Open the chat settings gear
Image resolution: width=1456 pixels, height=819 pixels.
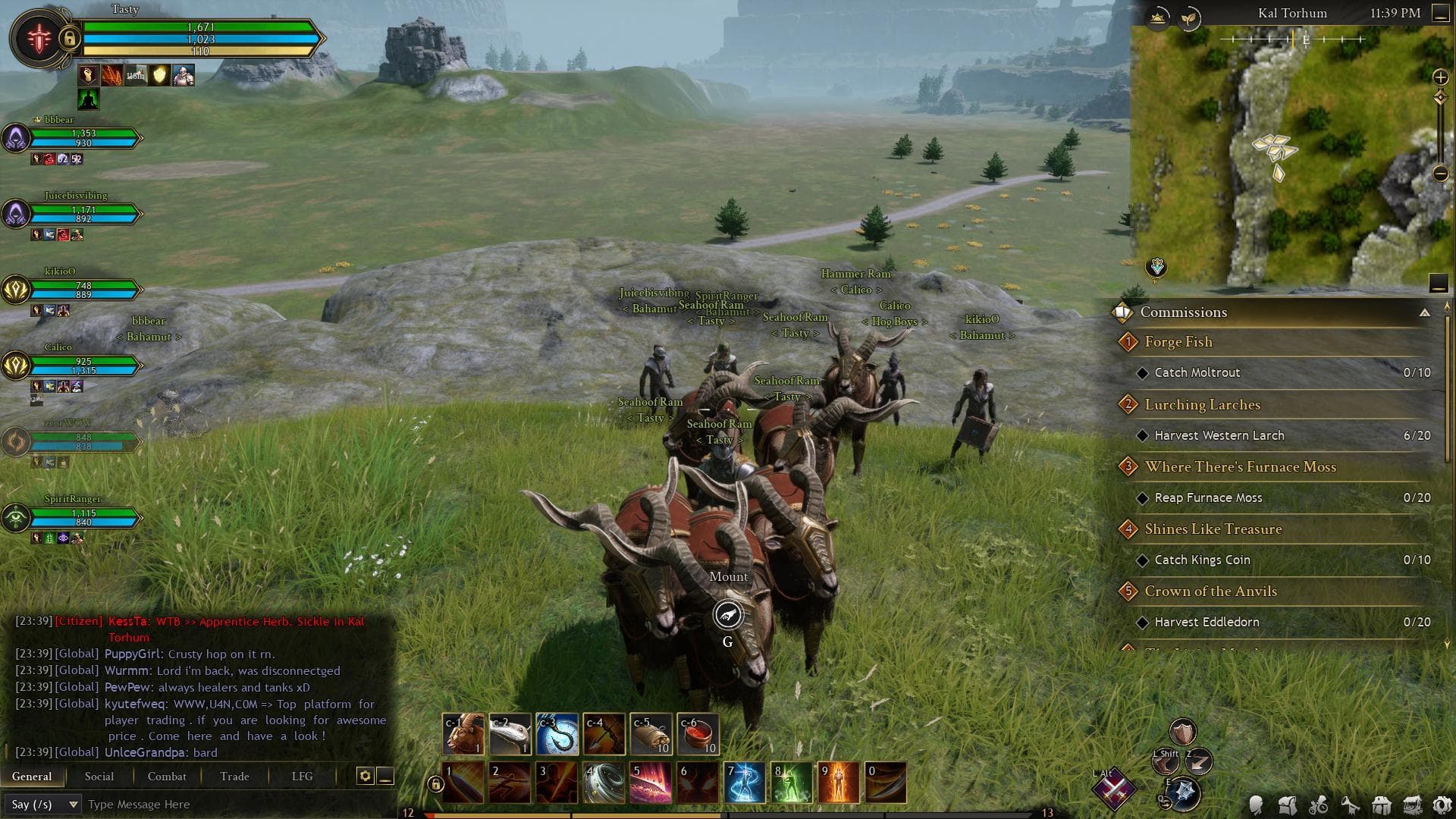tap(365, 776)
